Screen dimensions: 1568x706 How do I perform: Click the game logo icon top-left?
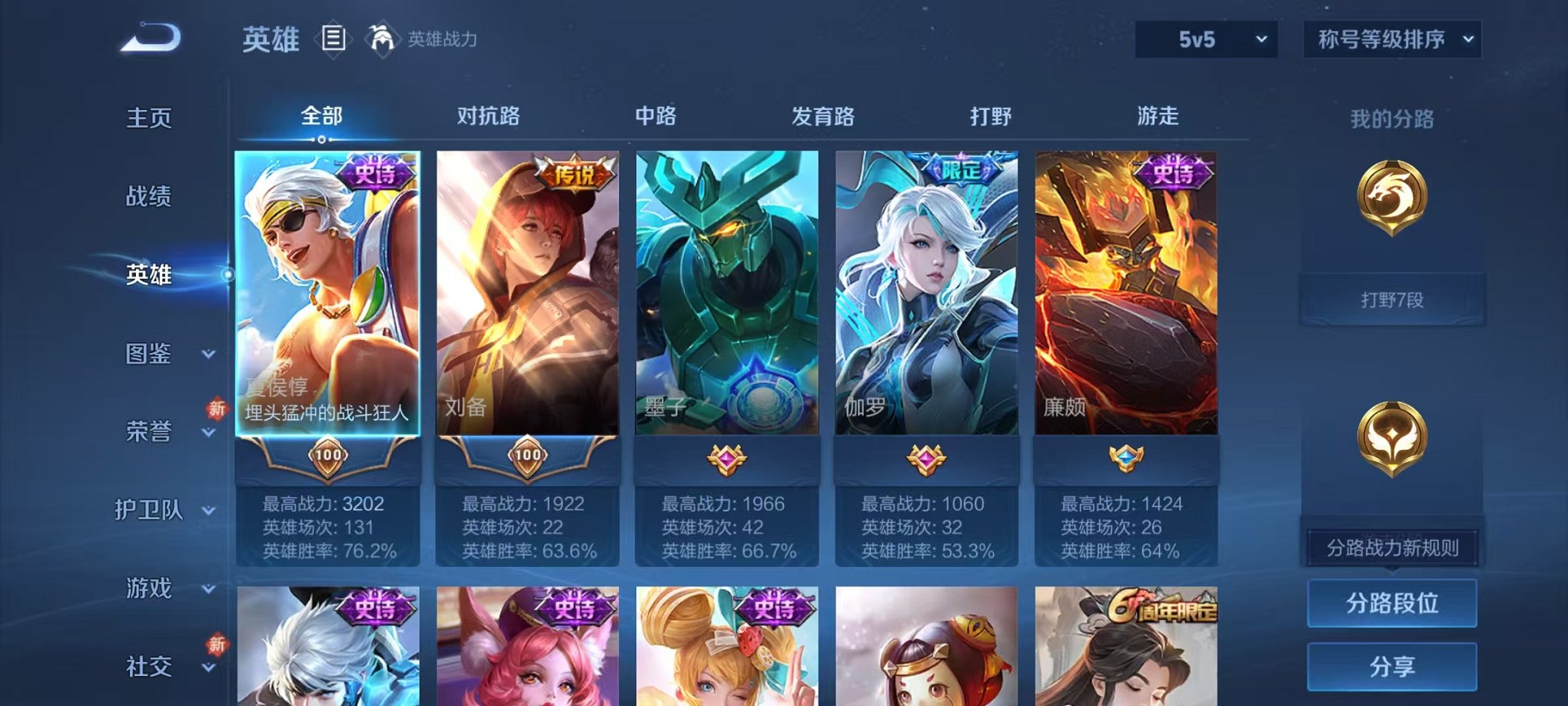pyautogui.click(x=151, y=37)
